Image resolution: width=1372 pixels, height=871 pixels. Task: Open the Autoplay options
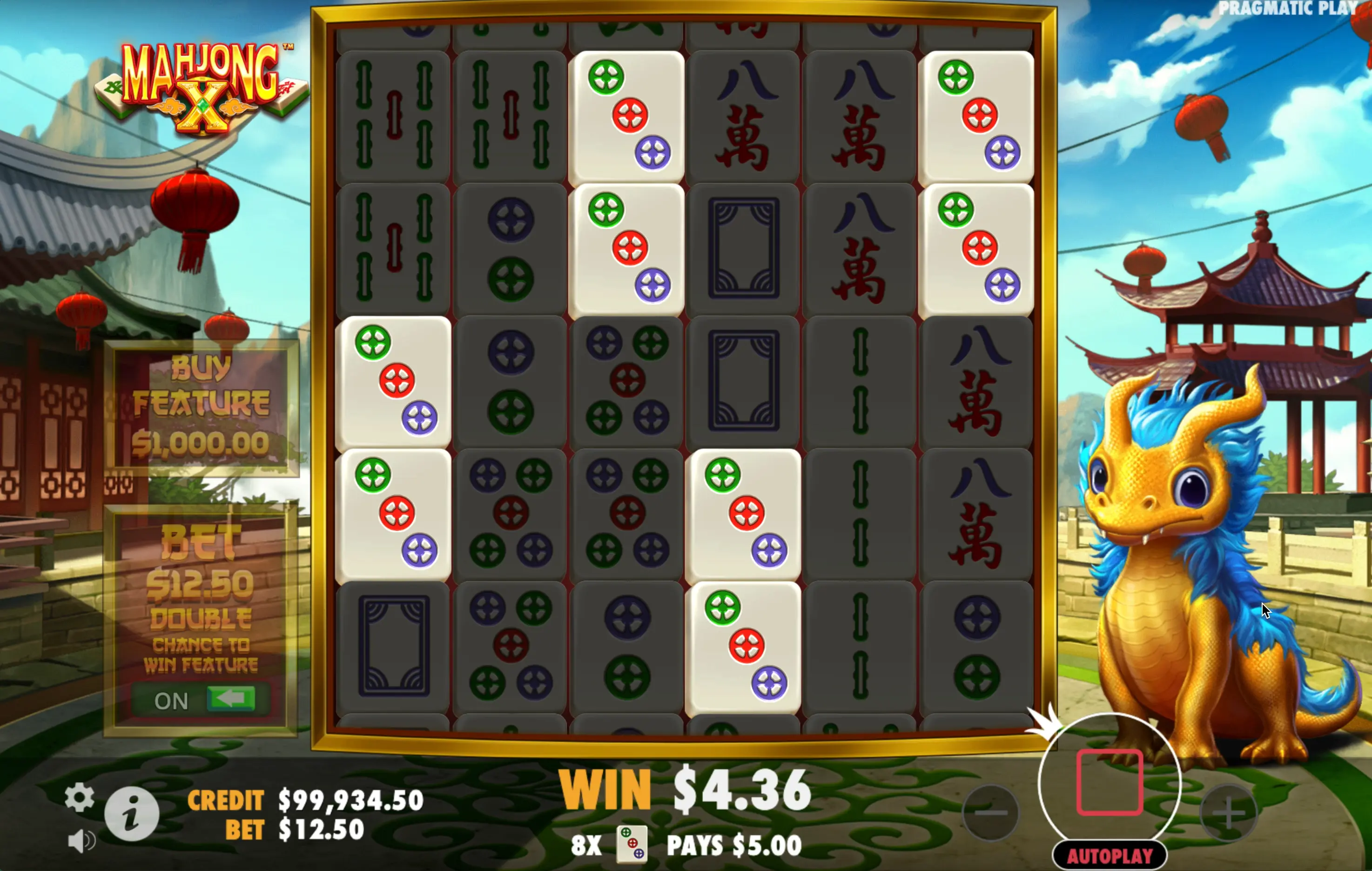[x=1109, y=855]
